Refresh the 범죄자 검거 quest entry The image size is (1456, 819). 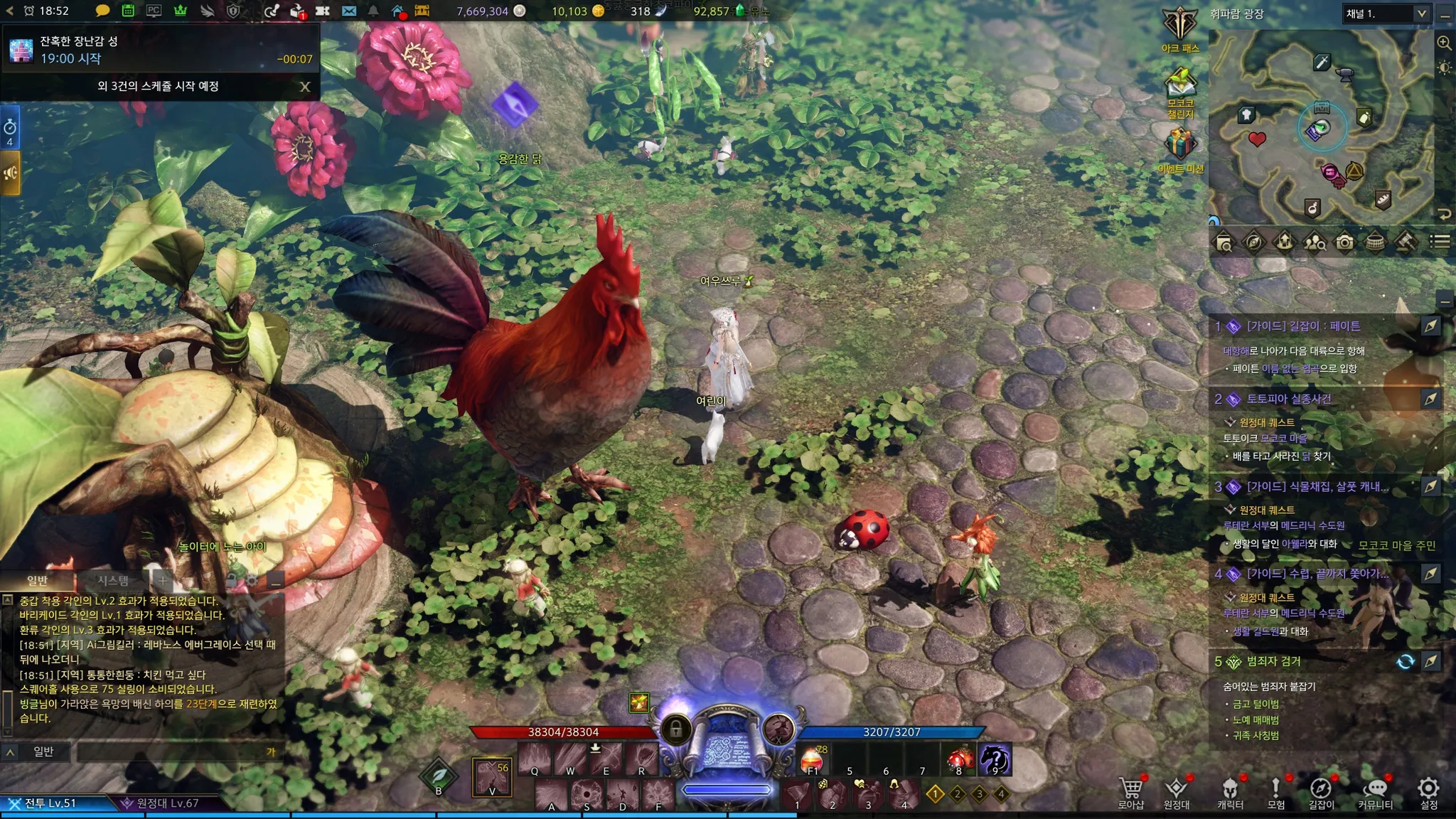[x=1406, y=662]
